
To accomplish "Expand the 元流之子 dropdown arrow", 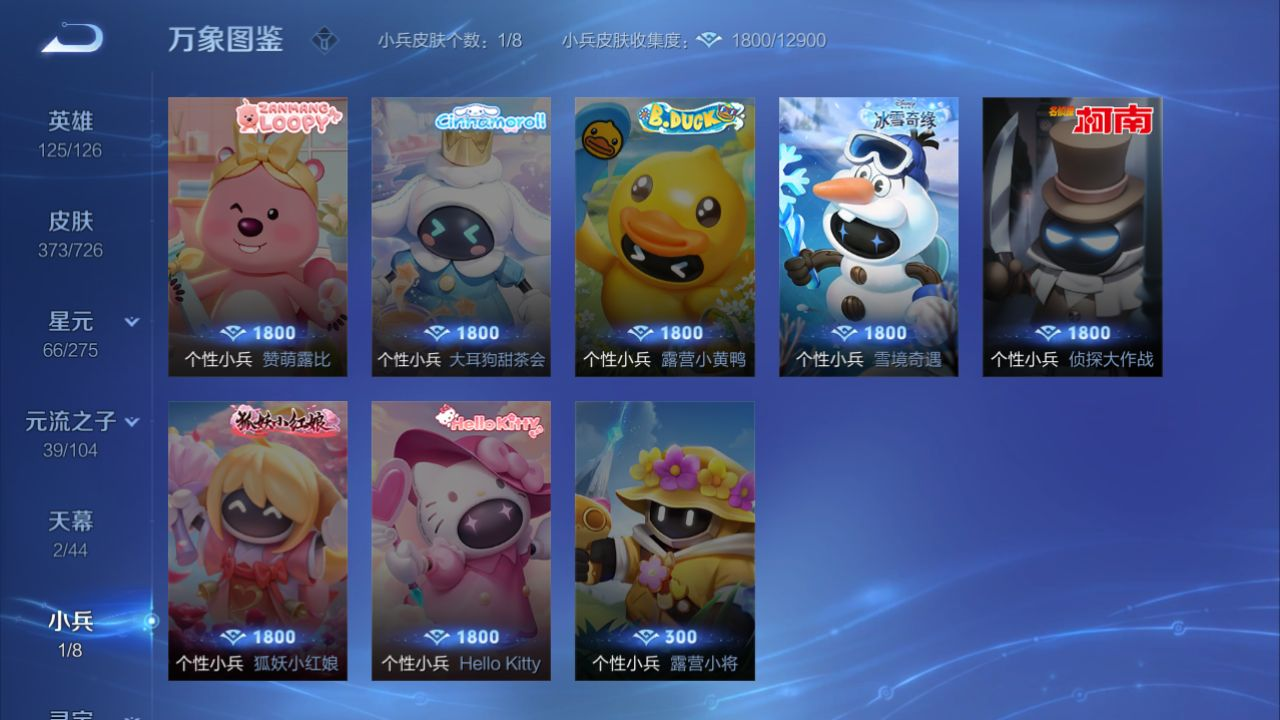I will point(132,422).
